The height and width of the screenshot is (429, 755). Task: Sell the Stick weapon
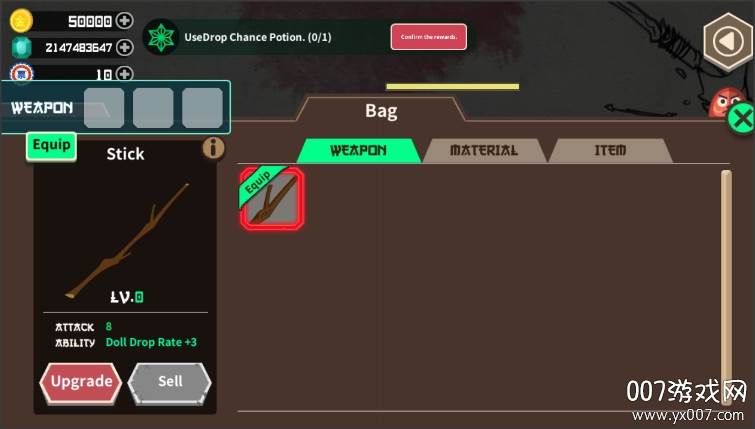(170, 381)
